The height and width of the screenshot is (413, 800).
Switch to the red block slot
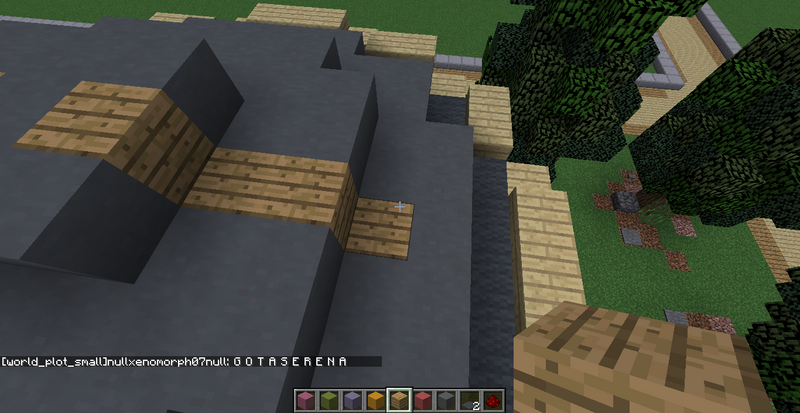422,401
